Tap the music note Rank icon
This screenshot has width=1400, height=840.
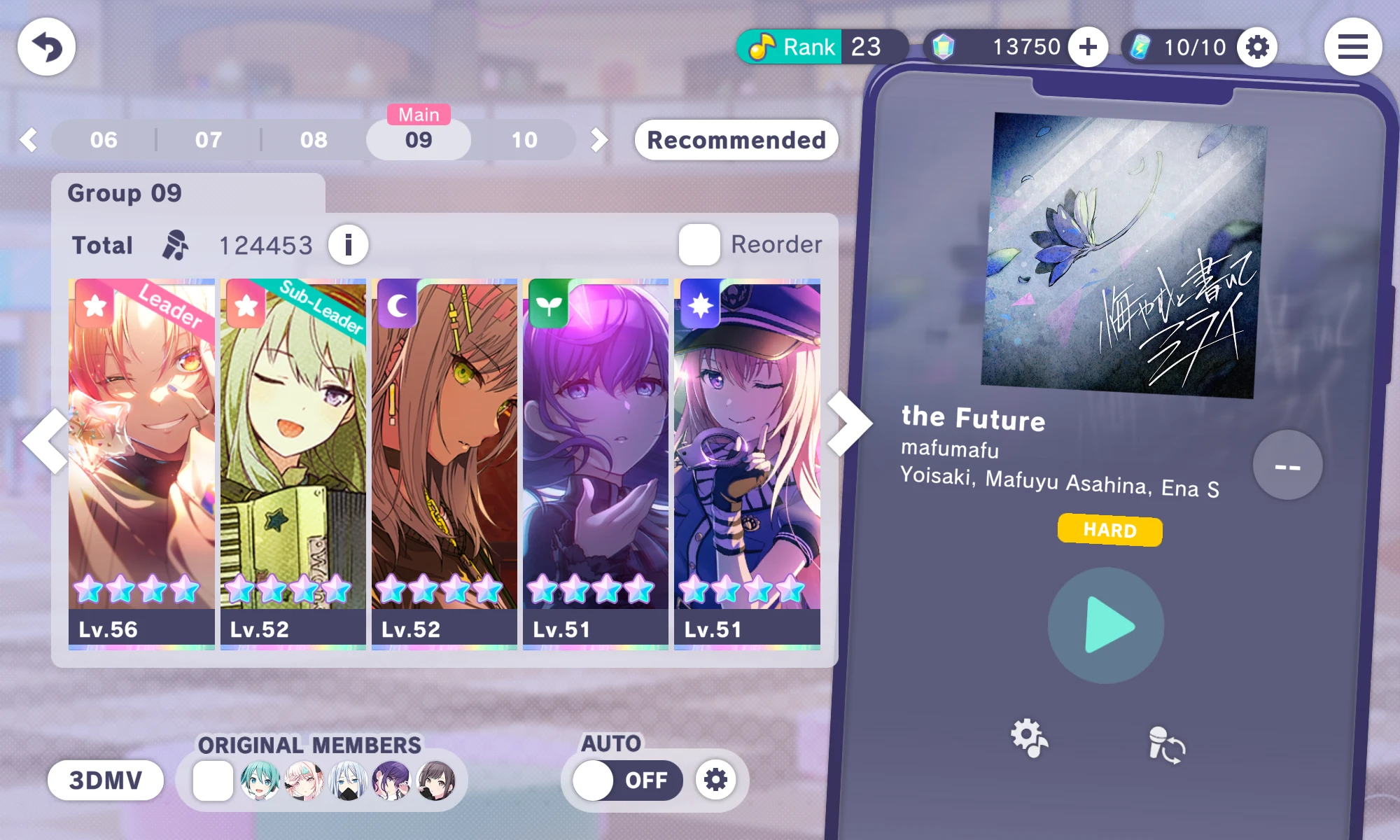point(763,46)
